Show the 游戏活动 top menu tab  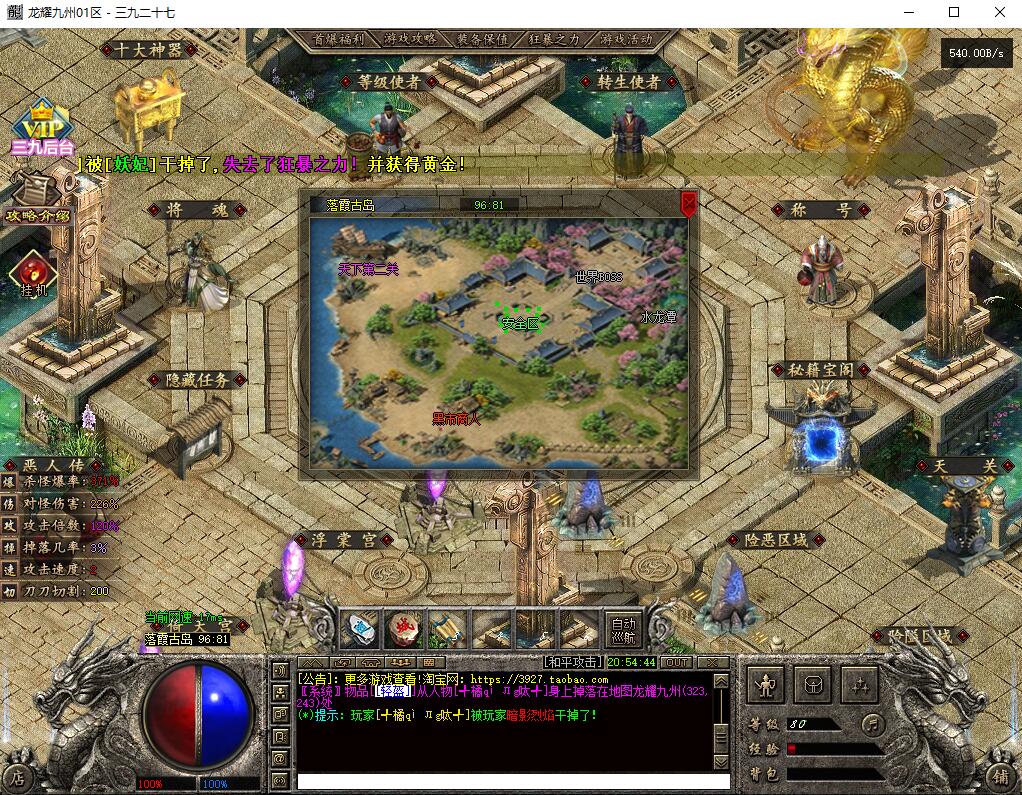[x=626, y=39]
